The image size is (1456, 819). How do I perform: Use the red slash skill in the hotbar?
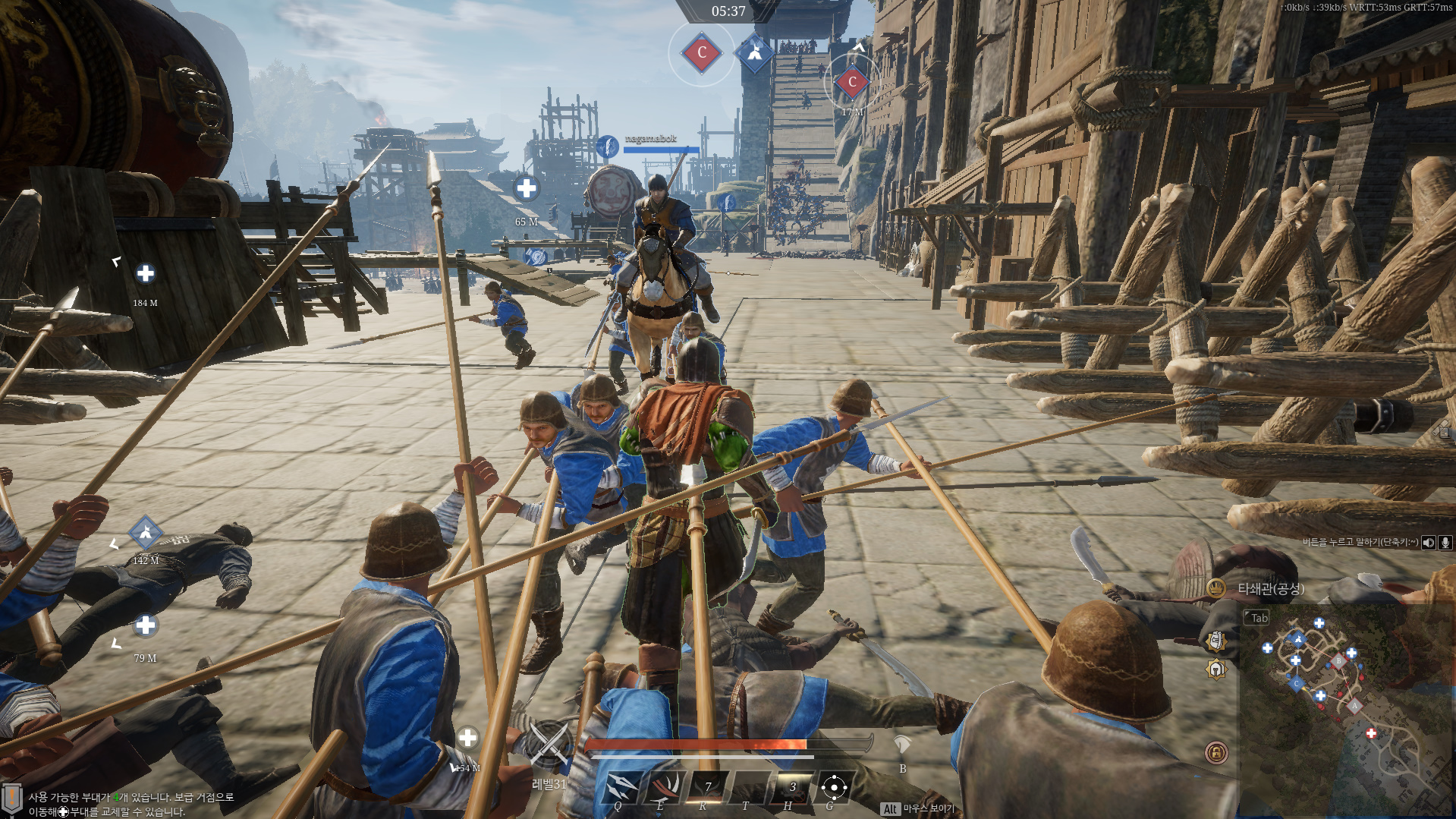664,786
